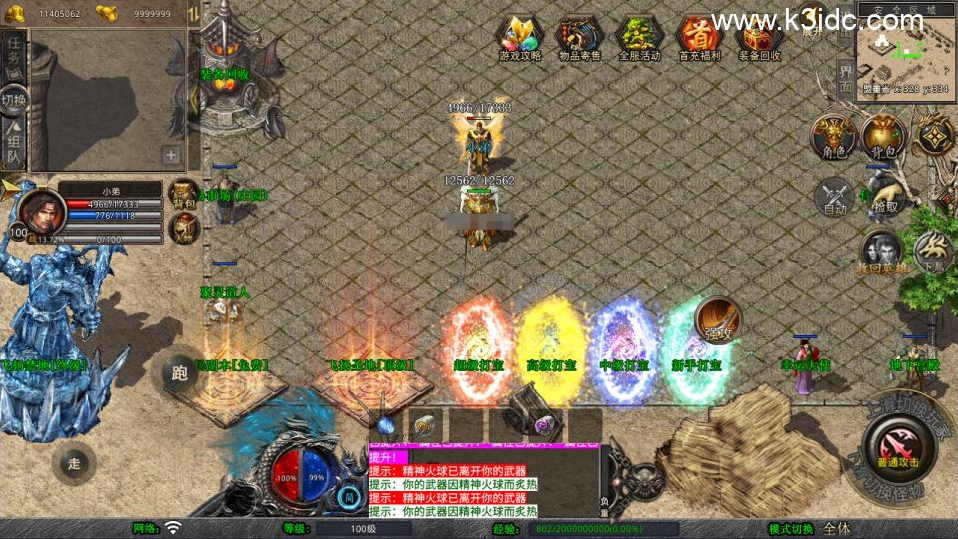Image resolution: width=958 pixels, height=539 pixels.
Task: Open the 首充福利 first-recharge bonus
Action: [699, 38]
